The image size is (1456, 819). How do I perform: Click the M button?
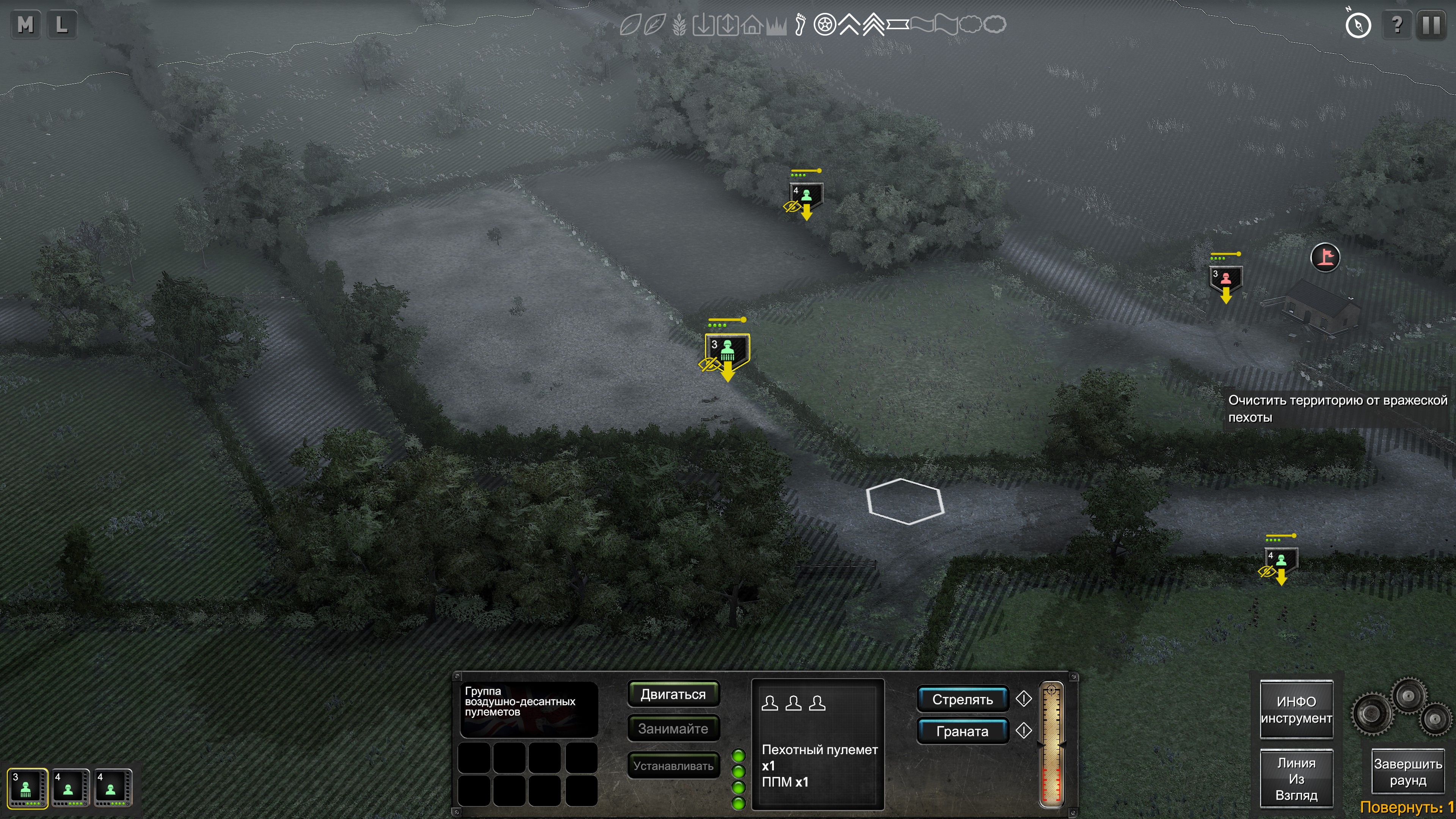(25, 25)
